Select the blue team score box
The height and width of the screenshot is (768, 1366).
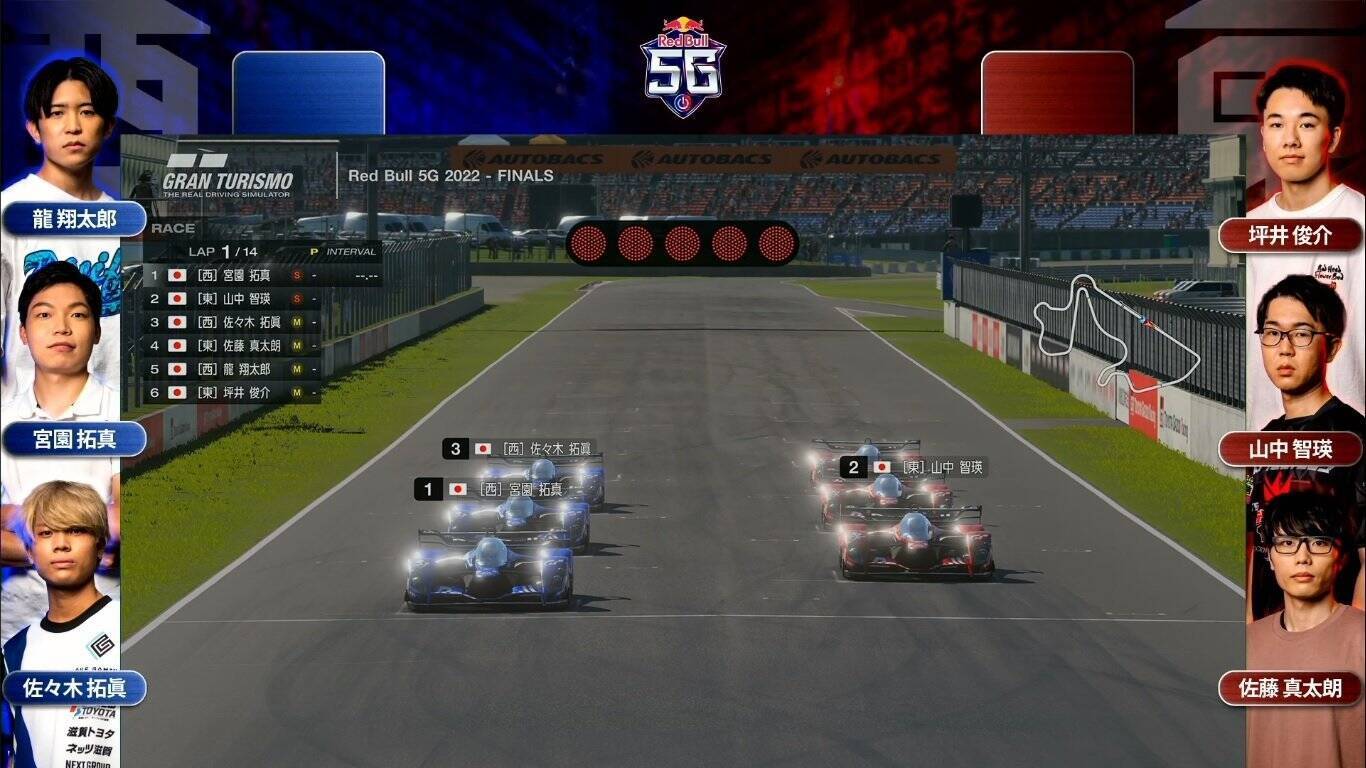[308, 93]
